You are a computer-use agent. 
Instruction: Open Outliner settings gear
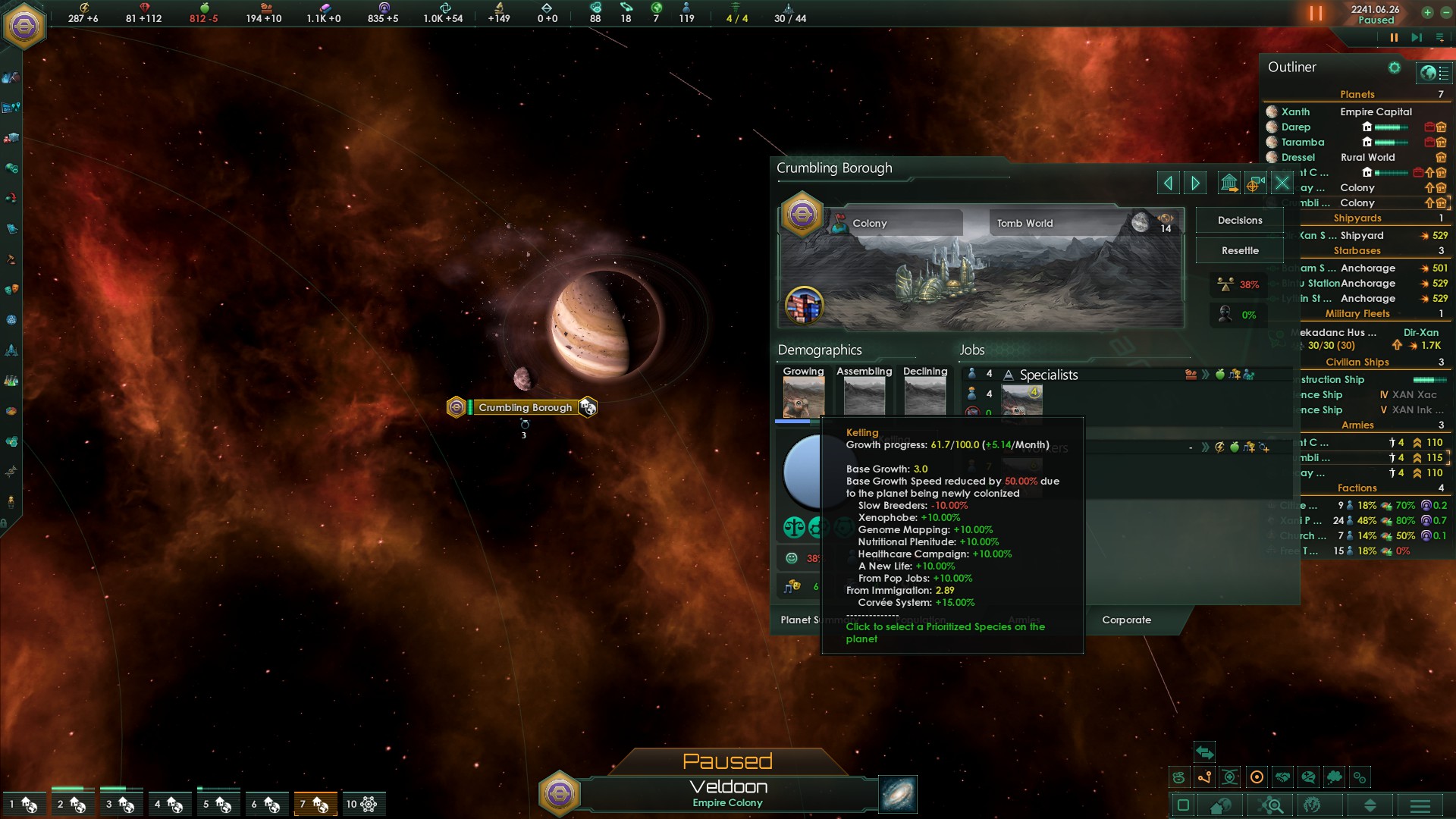coord(1394,67)
